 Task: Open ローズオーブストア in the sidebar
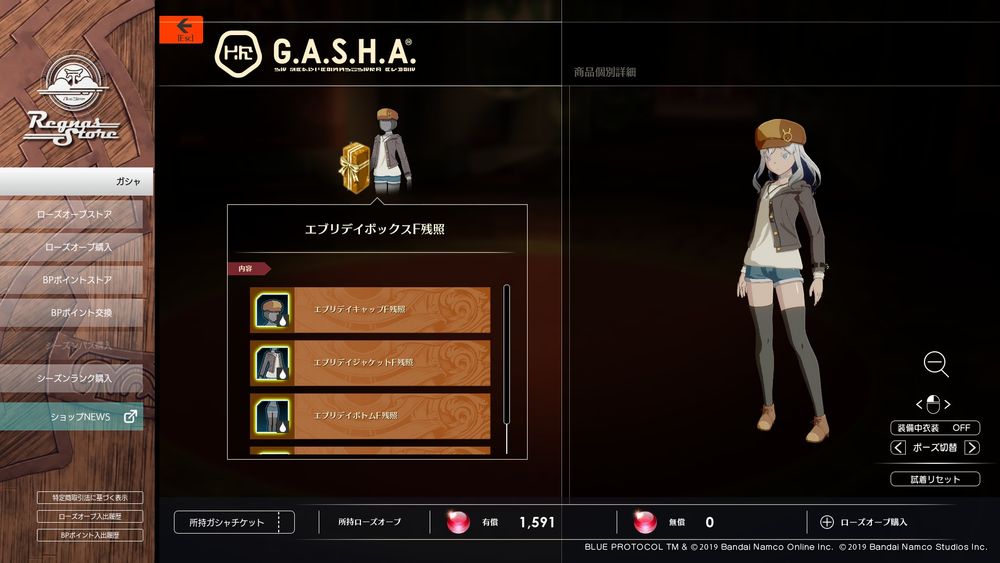[x=73, y=214]
